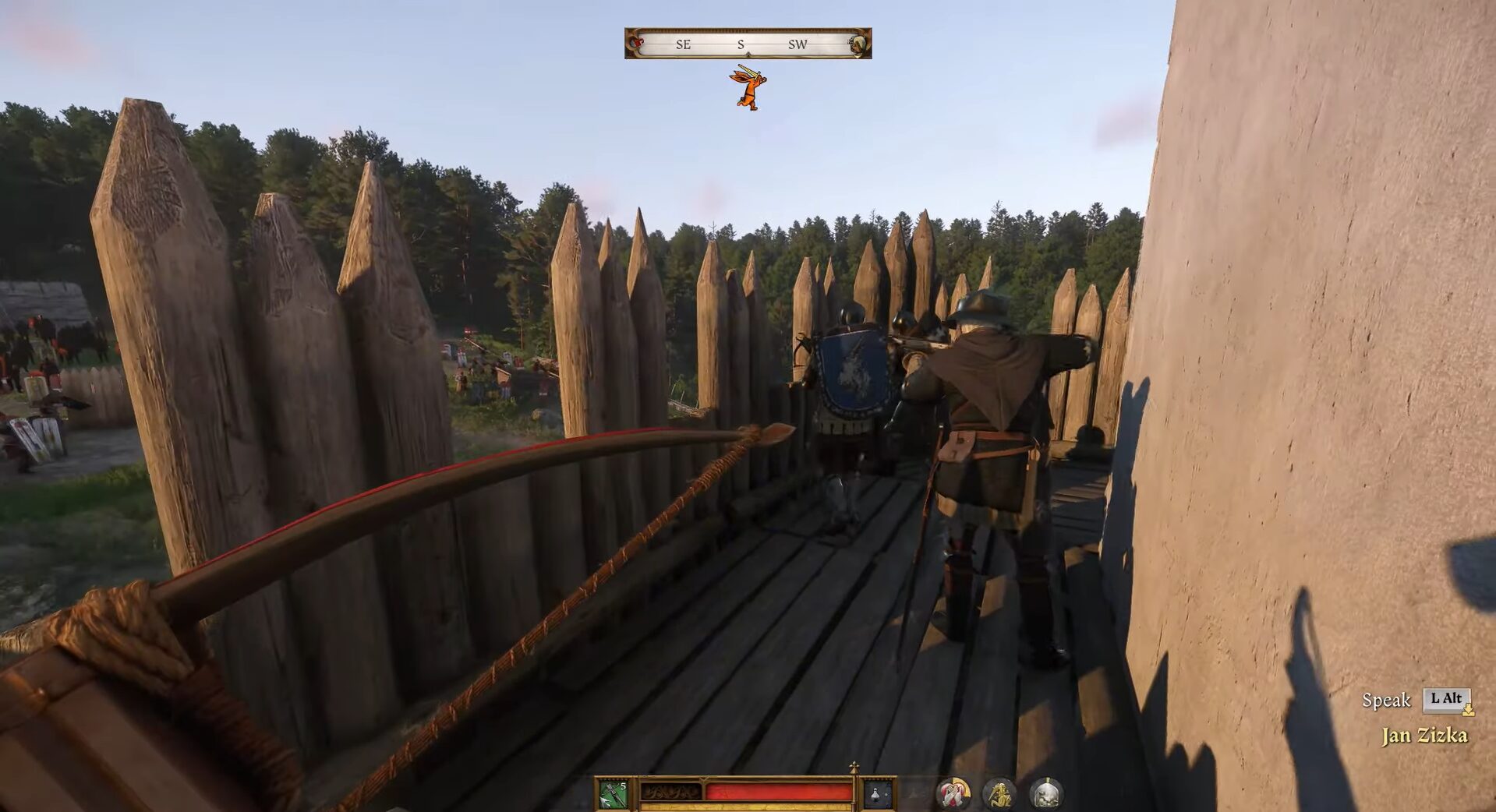Expand the compass pointer notch under S
Image resolution: width=1496 pixels, height=812 pixels.
tap(748, 54)
